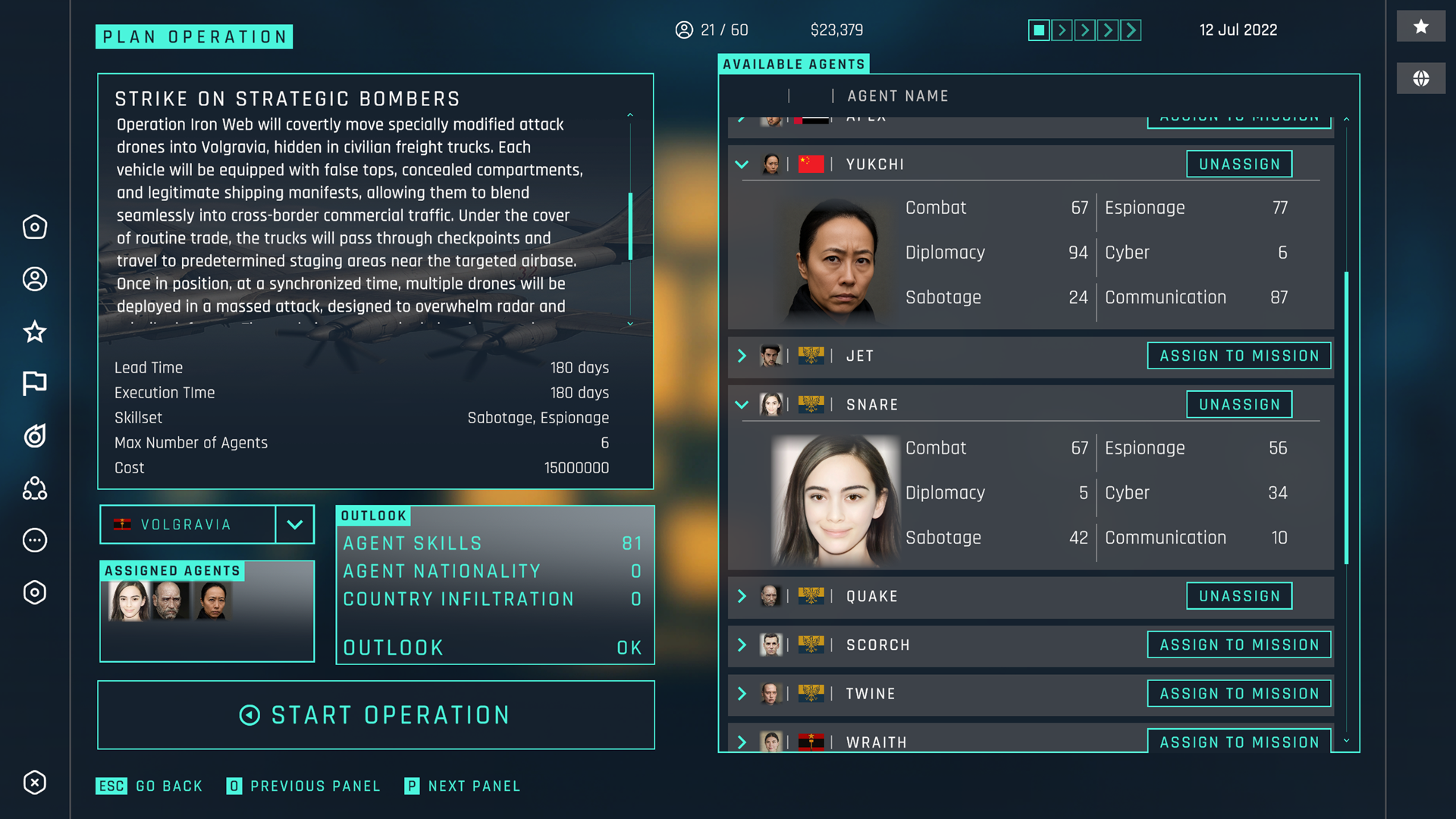The image size is (1456, 819).
Task: Click the star icon in the top-right corner
Action: tap(1421, 26)
